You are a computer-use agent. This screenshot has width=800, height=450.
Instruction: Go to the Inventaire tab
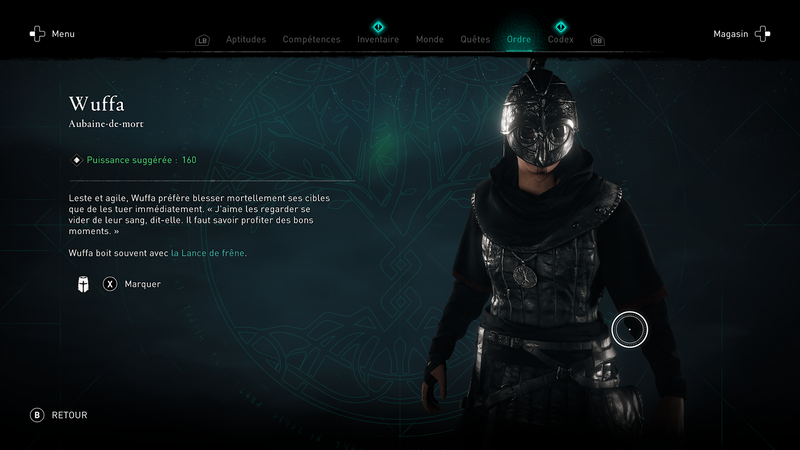click(x=378, y=40)
